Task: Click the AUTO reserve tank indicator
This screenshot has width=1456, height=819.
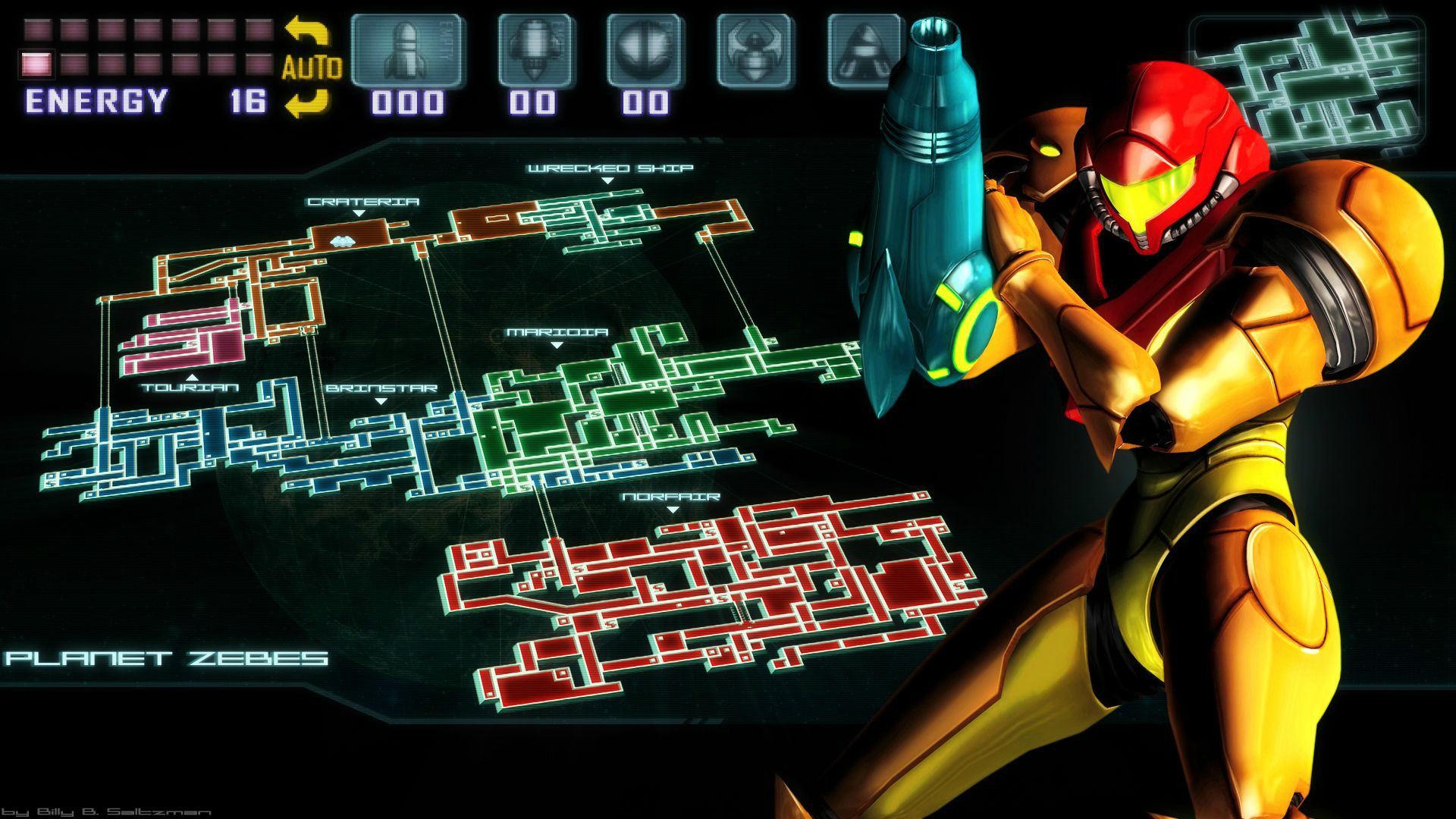Action: [311, 67]
